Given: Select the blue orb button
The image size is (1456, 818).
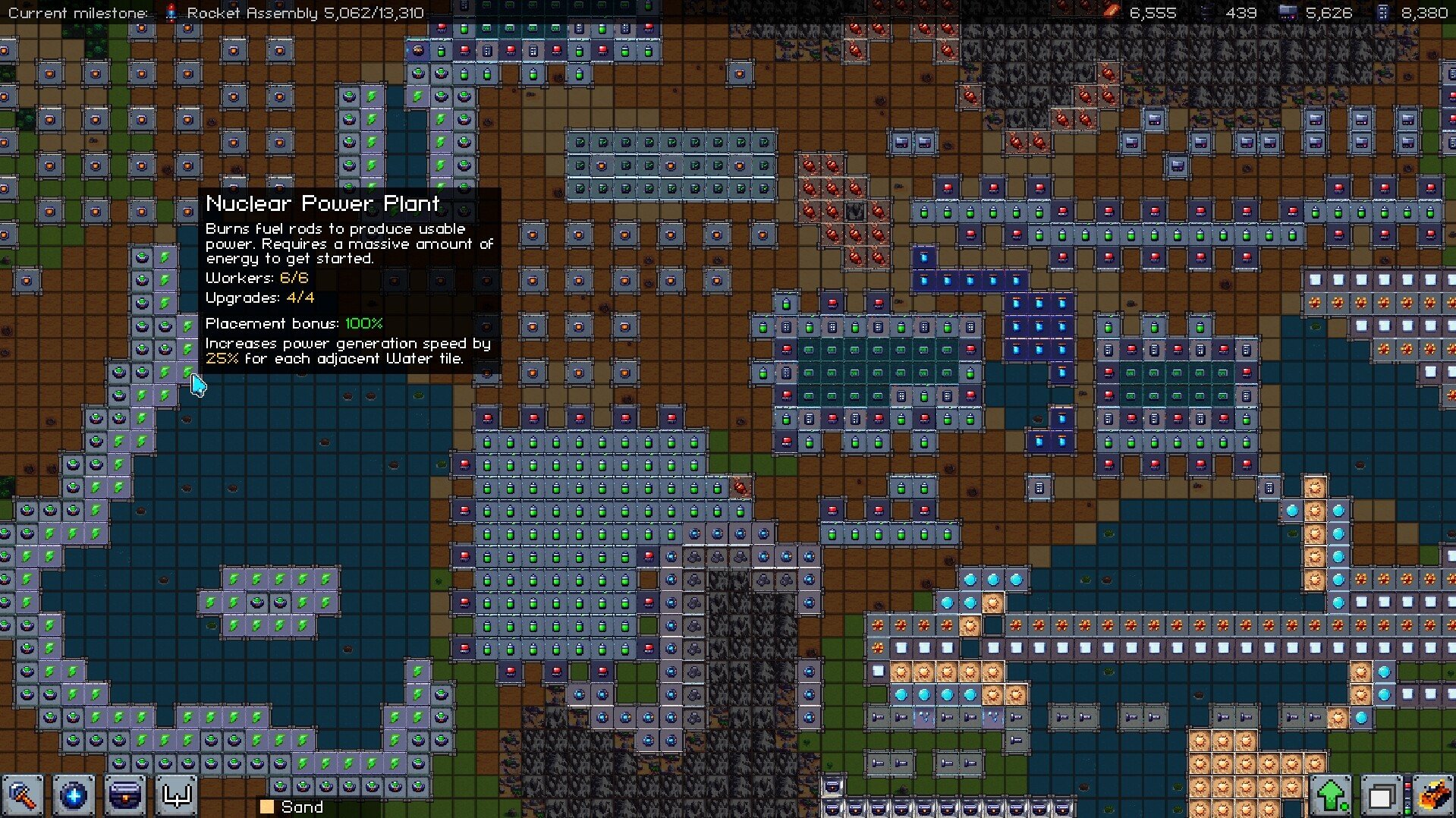Looking at the screenshot, I should point(74,796).
